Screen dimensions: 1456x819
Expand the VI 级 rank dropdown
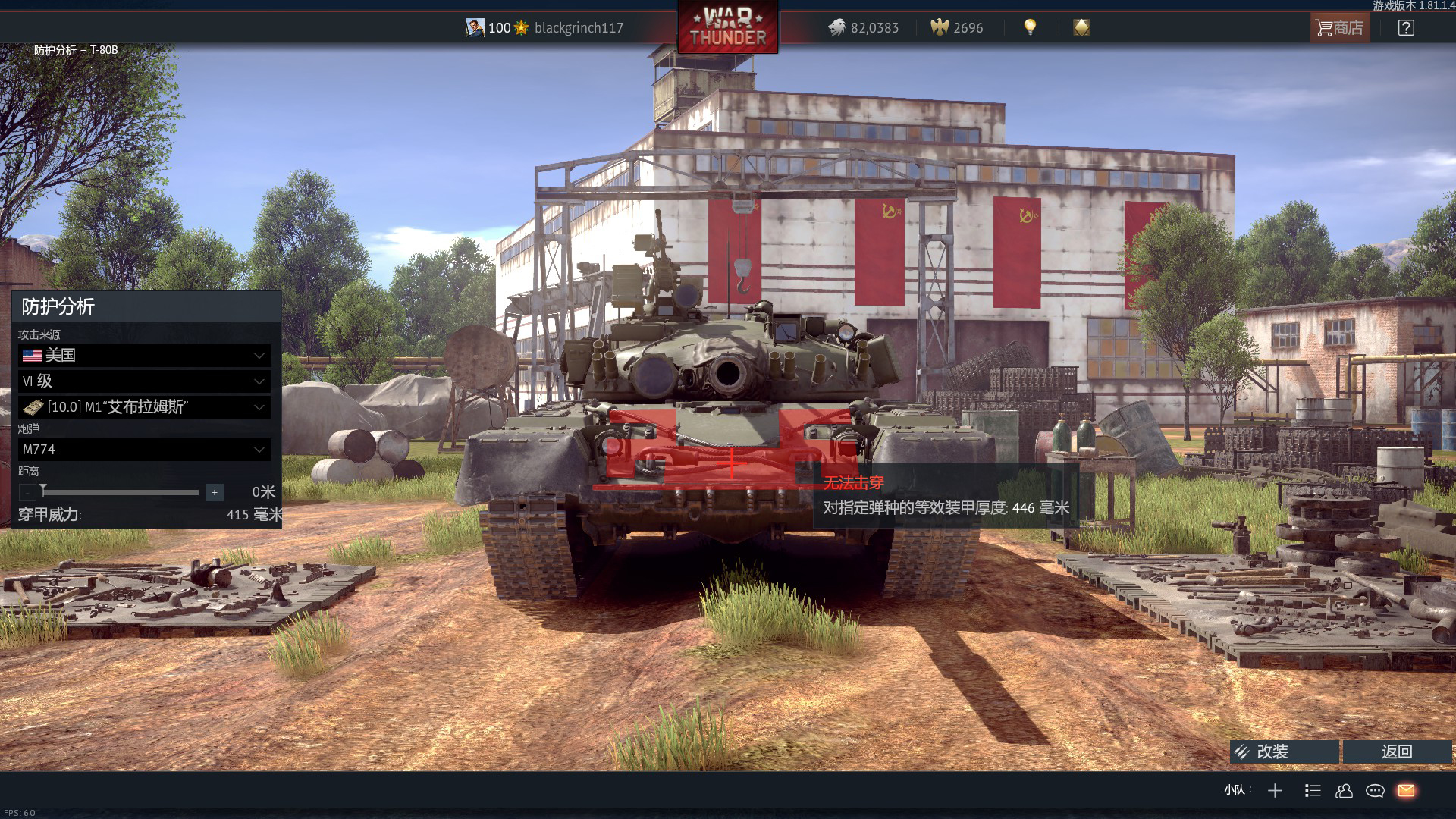[144, 381]
